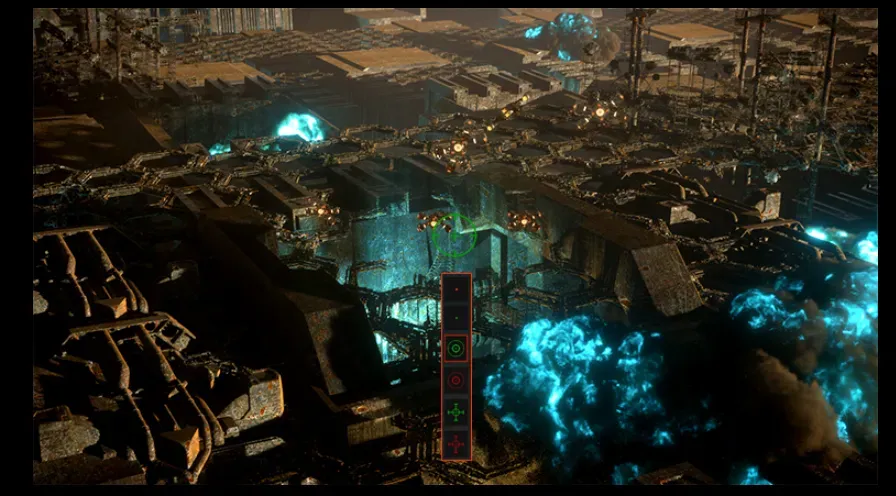Choose the red circle reticle
896x496 pixels.
click(x=456, y=380)
